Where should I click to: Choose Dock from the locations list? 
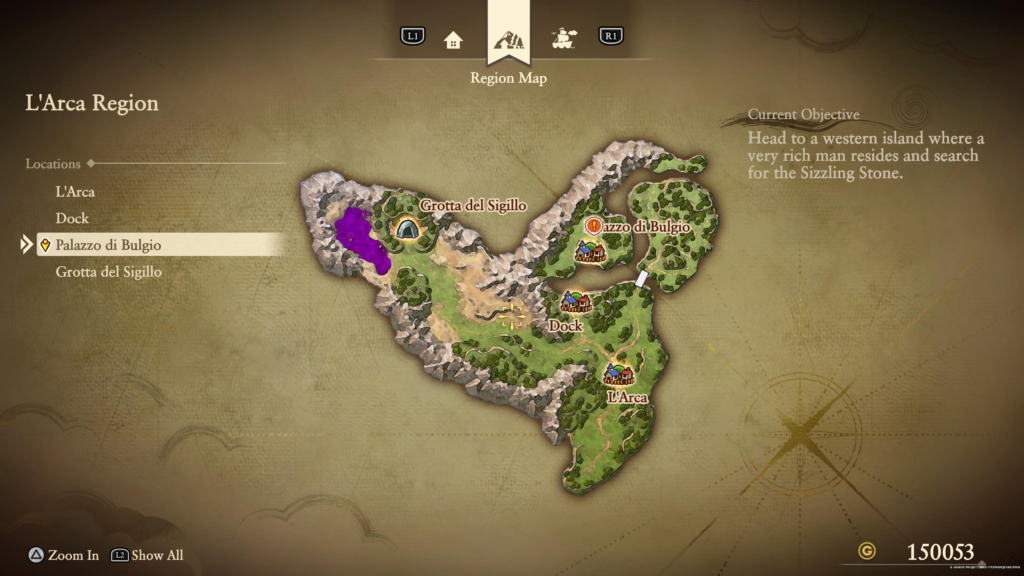[73, 218]
